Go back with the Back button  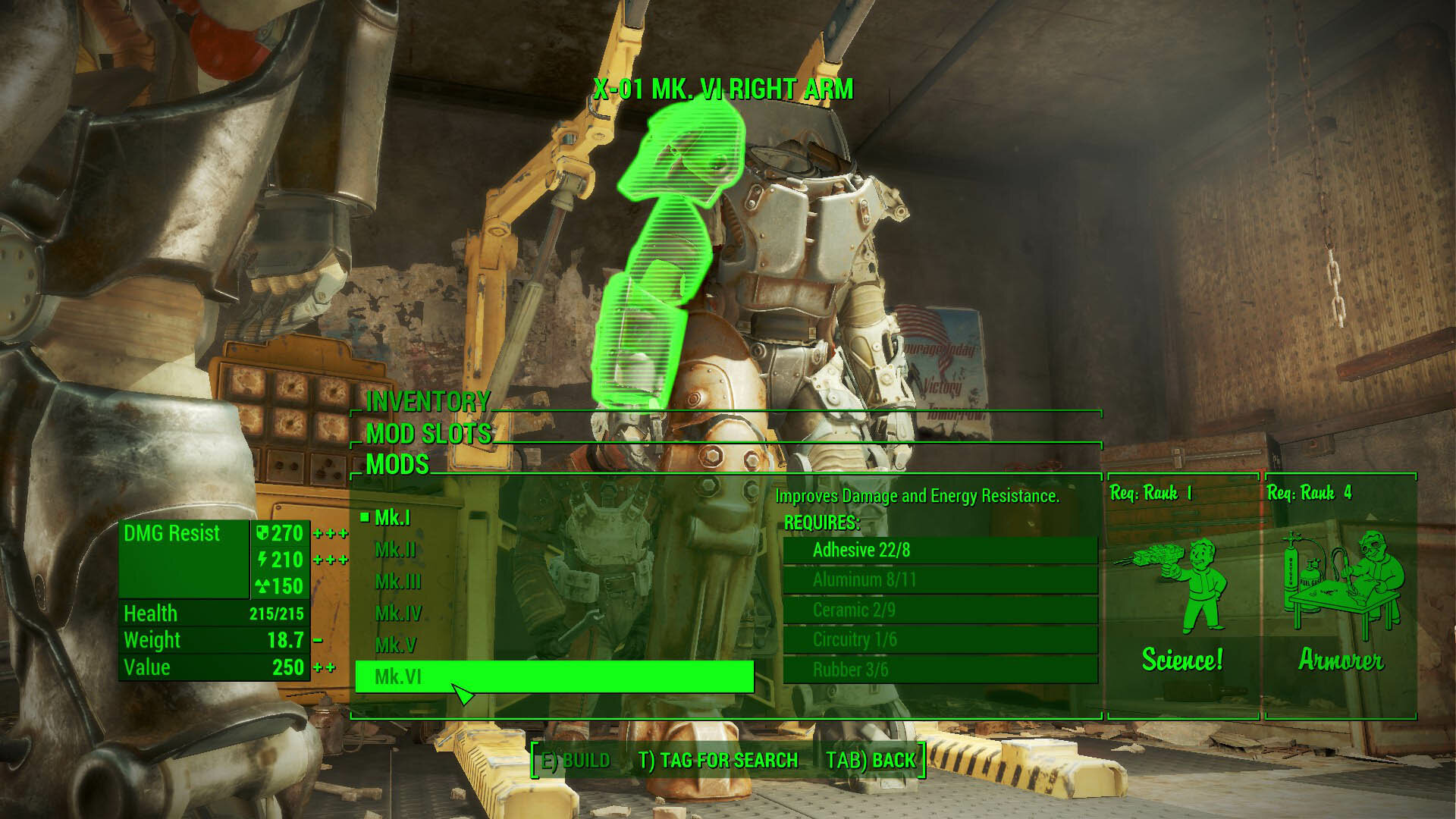point(871,761)
